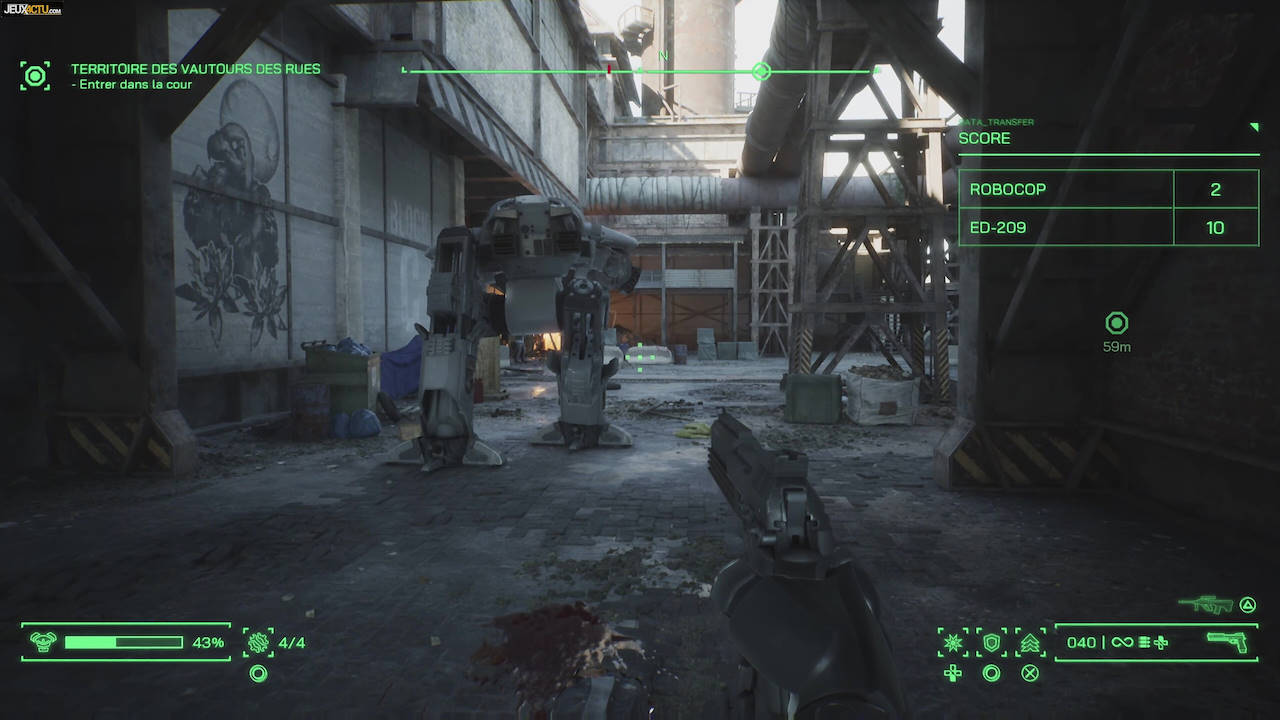Use the OCP repair charge gear icon
1280x720 pixels.
258,642
